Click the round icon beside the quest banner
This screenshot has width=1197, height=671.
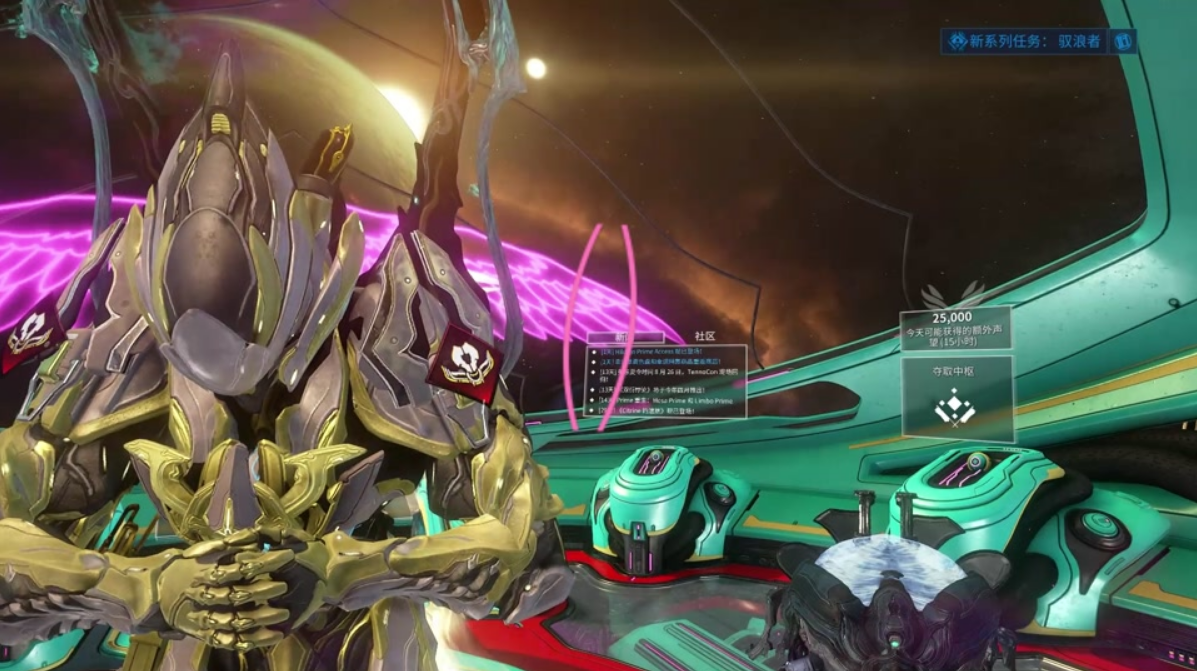click(1121, 41)
